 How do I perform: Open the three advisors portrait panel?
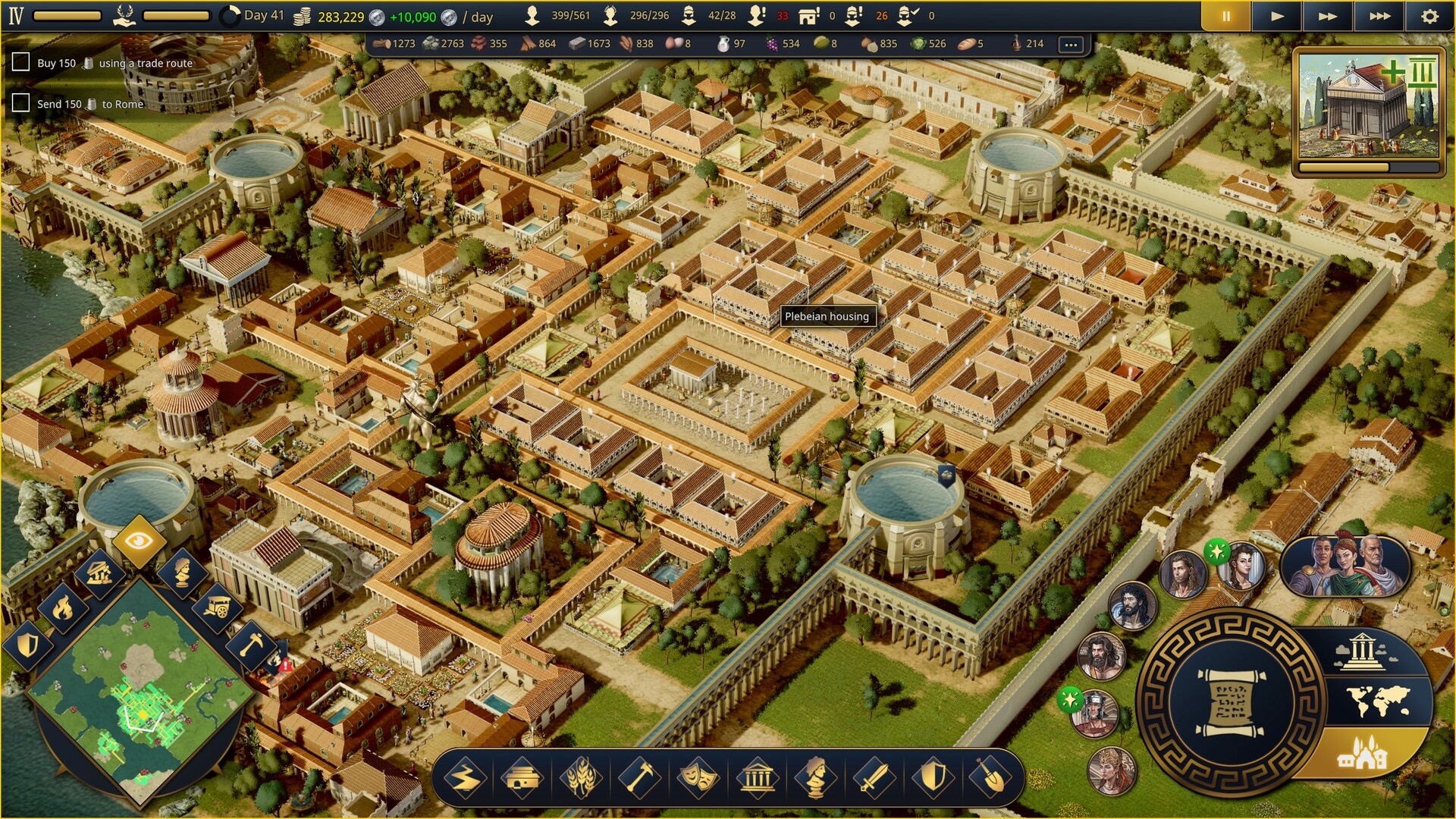point(1345,566)
